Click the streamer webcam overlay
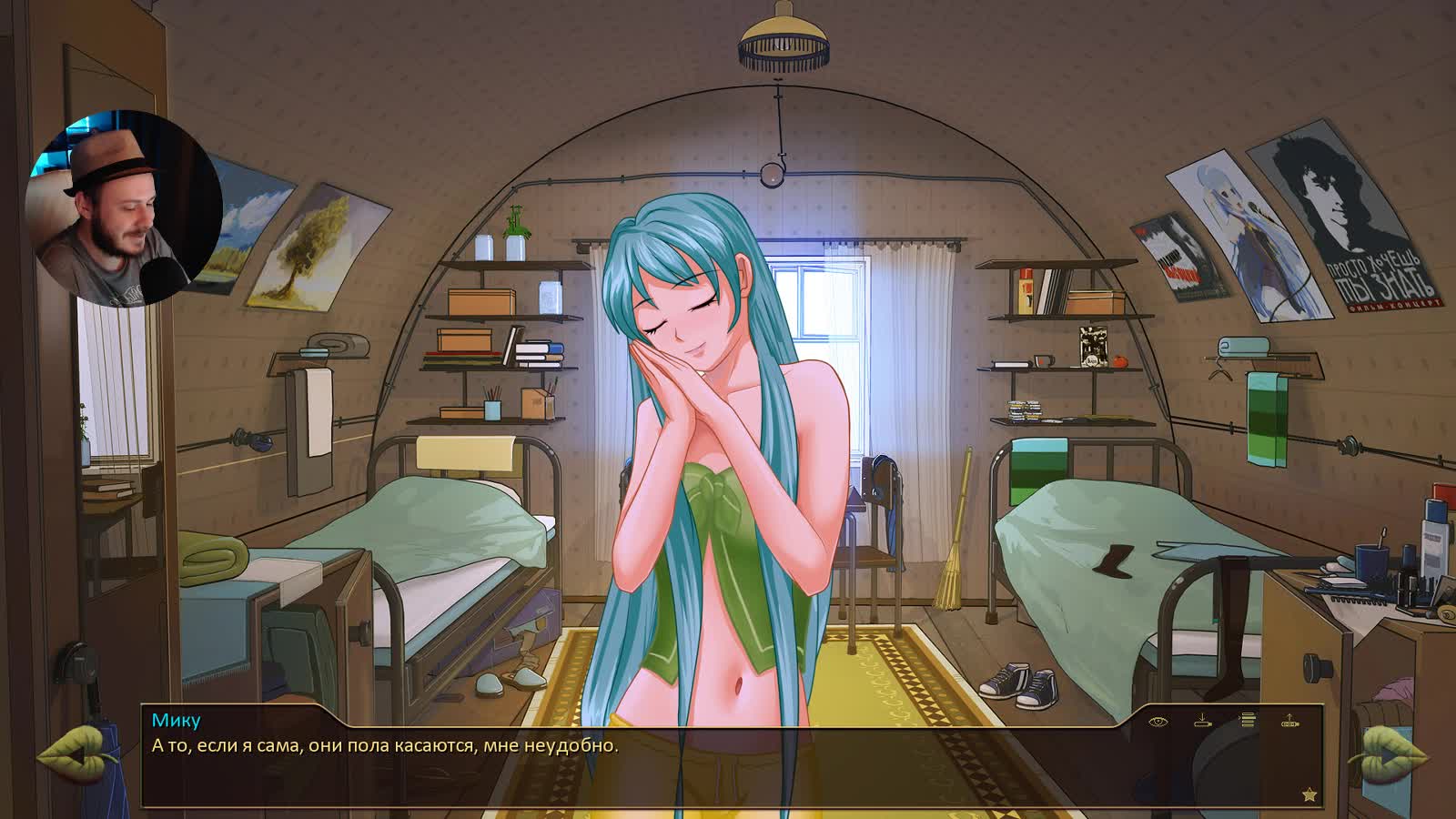 pyautogui.click(x=126, y=208)
